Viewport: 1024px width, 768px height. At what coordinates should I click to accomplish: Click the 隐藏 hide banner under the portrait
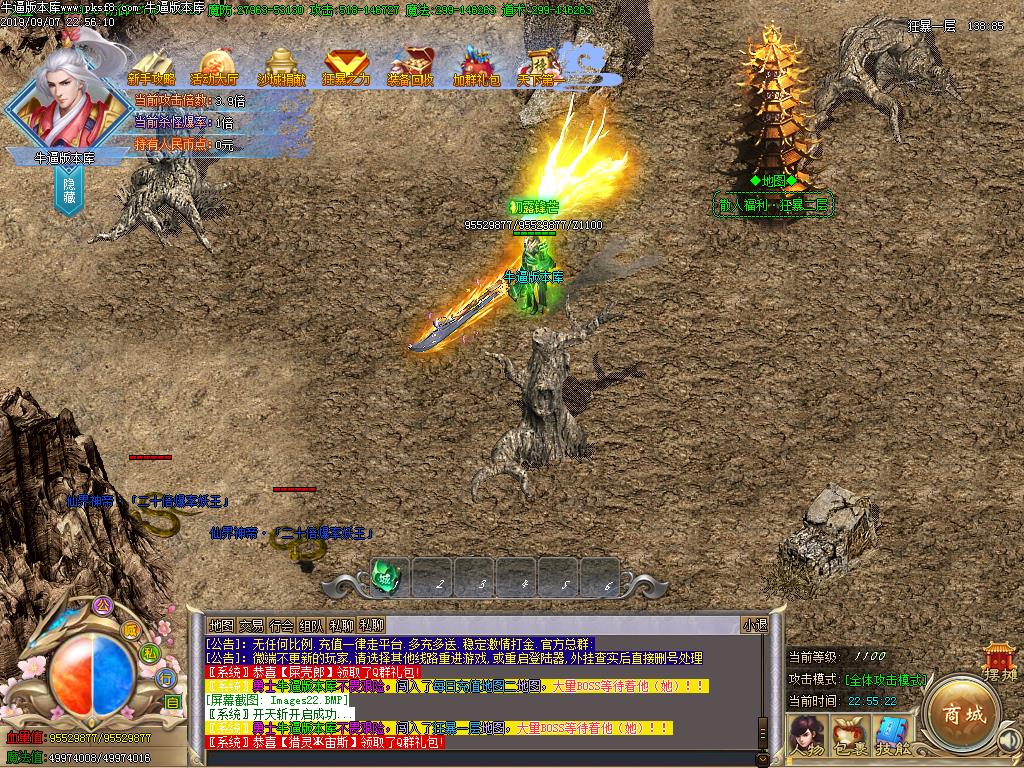(x=70, y=188)
